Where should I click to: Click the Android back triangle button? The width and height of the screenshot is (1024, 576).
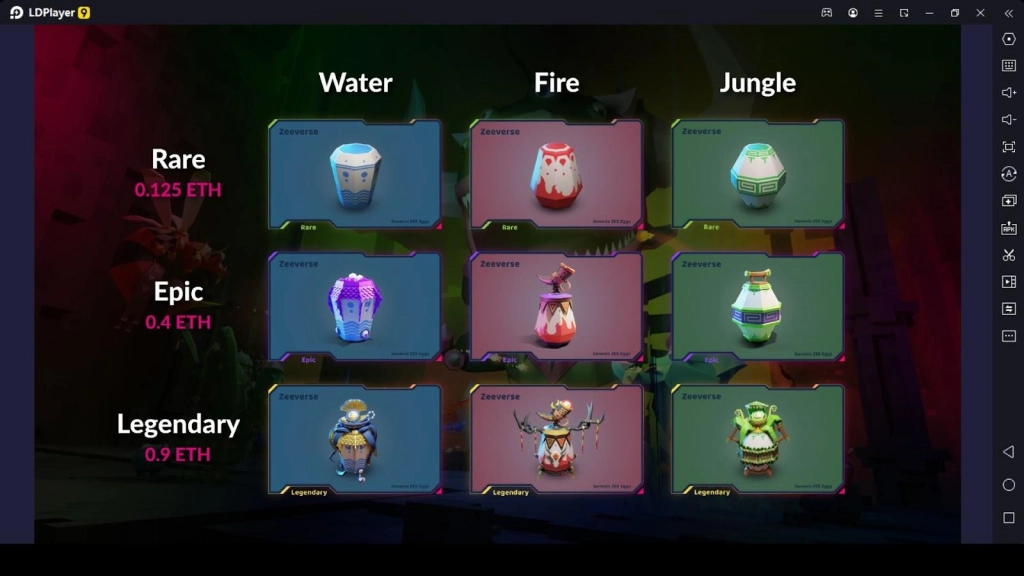pyautogui.click(x=1008, y=452)
